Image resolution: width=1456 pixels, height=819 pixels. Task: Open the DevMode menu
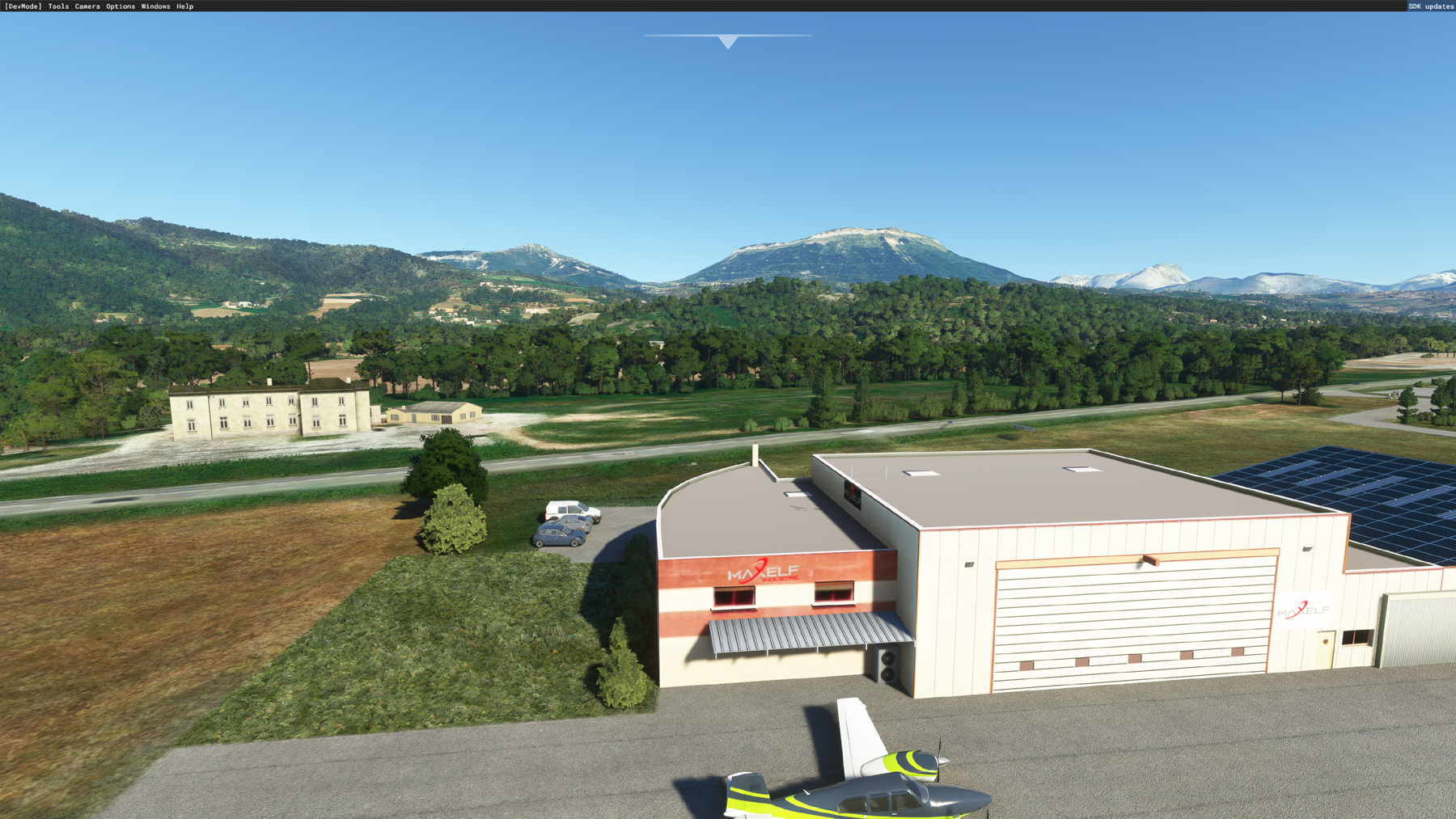tap(23, 6)
